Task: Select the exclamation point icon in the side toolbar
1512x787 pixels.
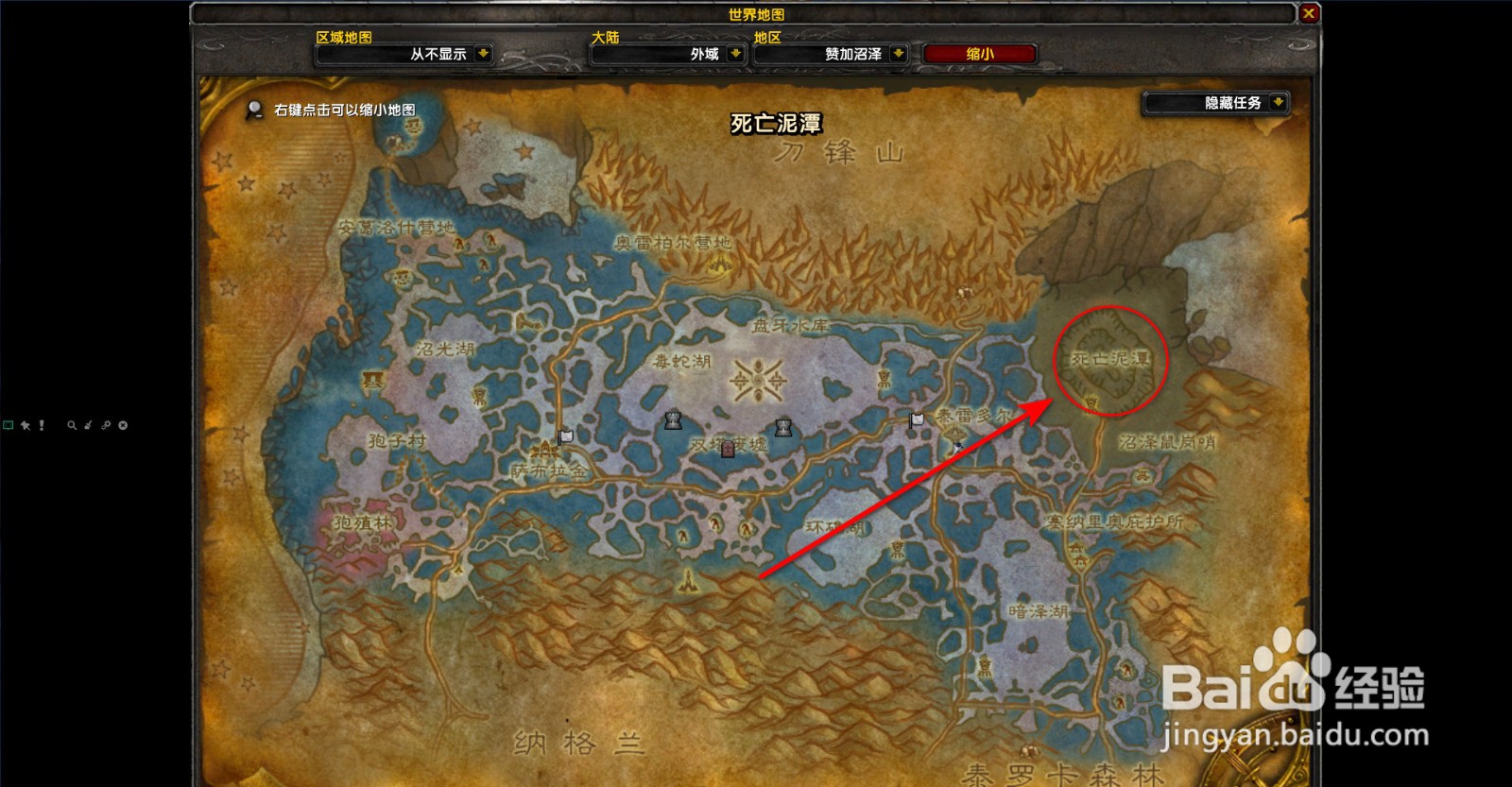Action: [x=42, y=425]
